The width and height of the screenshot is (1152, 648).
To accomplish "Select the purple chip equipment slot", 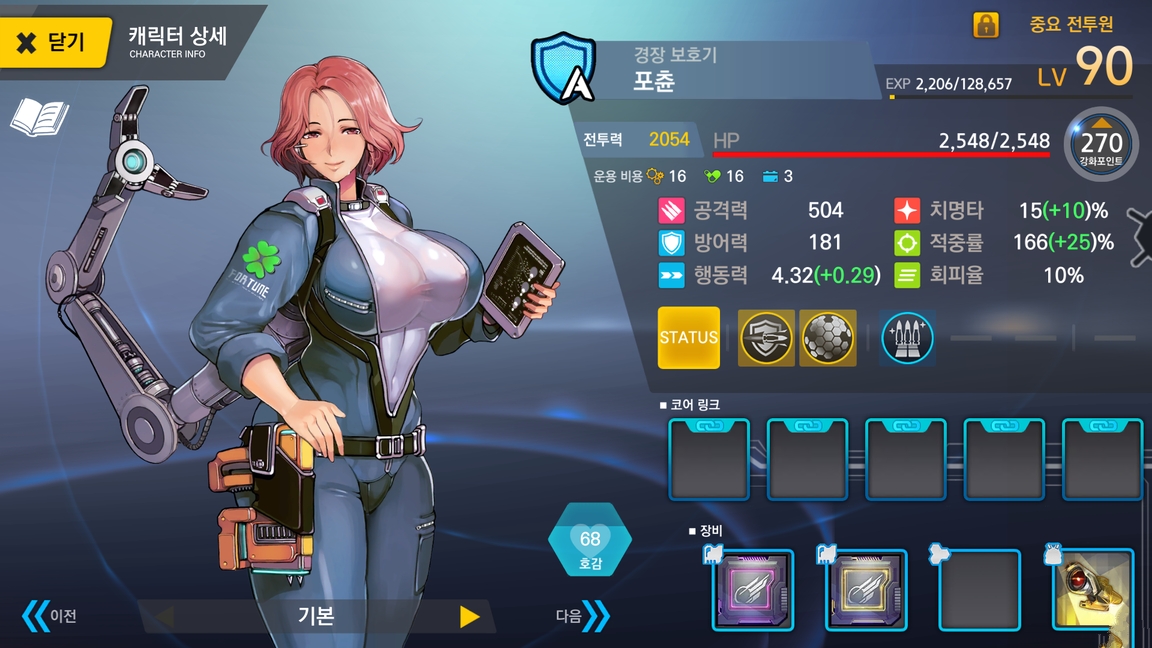I will point(753,590).
